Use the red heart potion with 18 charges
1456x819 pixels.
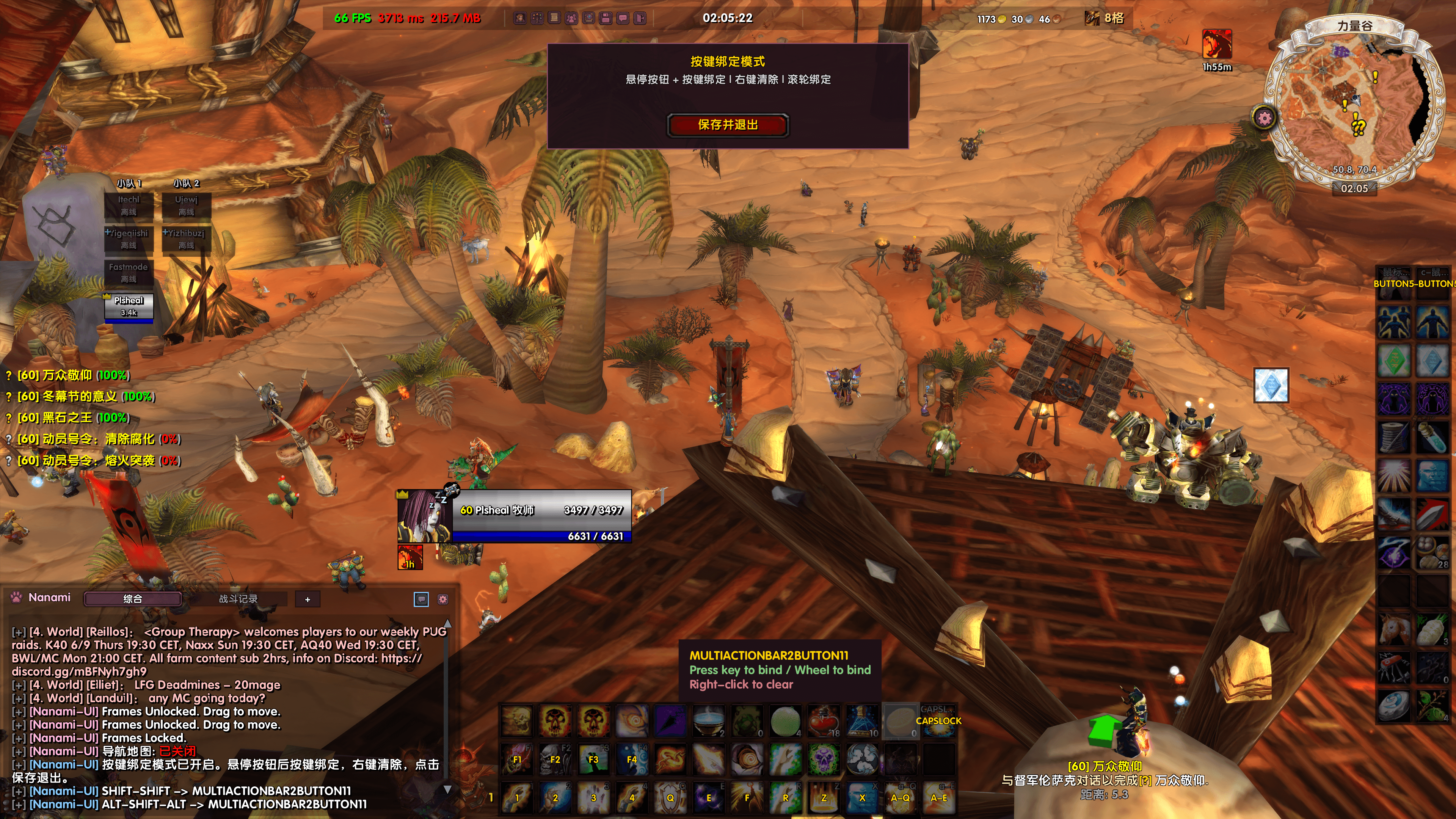pyautogui.click(x=824, y=721)
